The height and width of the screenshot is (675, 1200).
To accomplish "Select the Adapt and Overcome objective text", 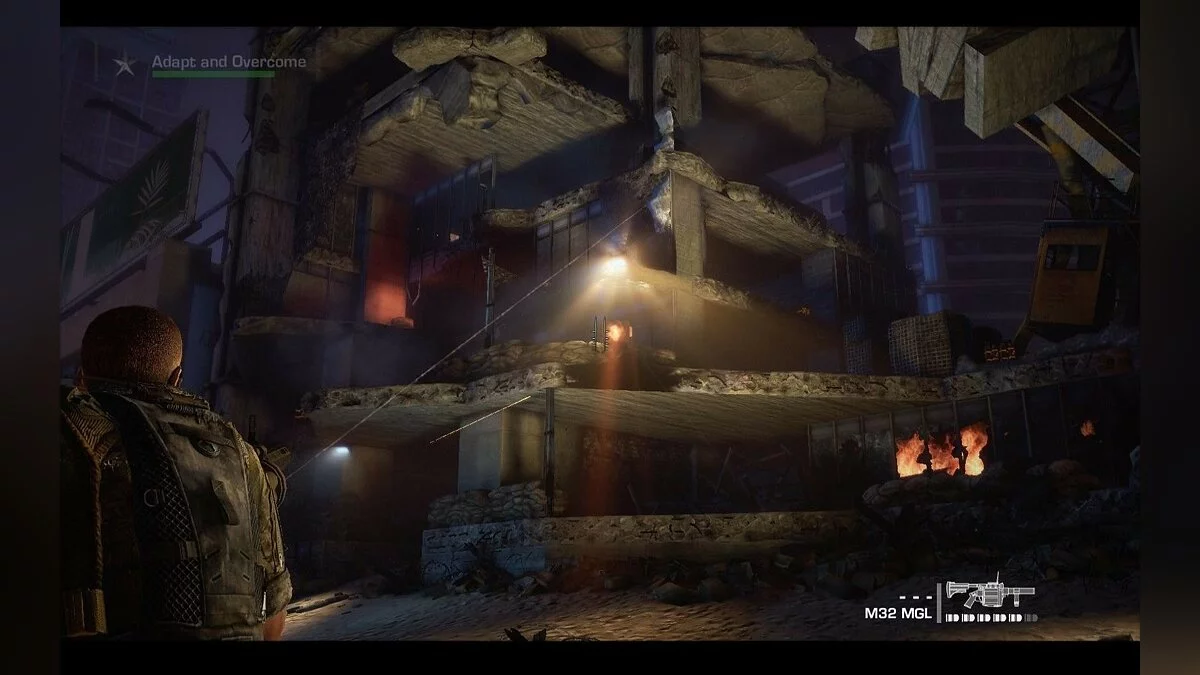I will click(229, 62).
